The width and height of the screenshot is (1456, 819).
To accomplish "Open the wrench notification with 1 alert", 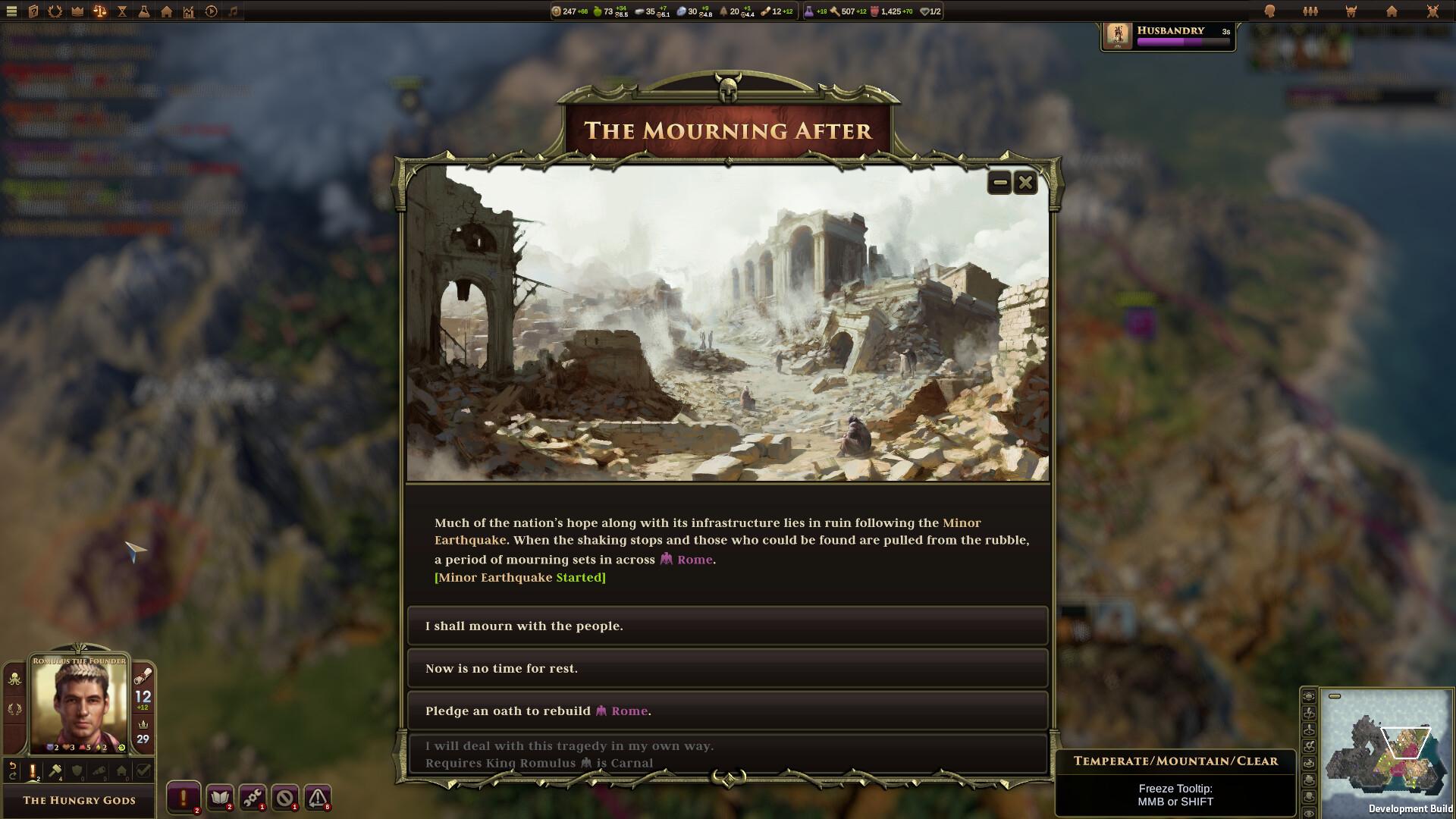I will click(253, 798).
